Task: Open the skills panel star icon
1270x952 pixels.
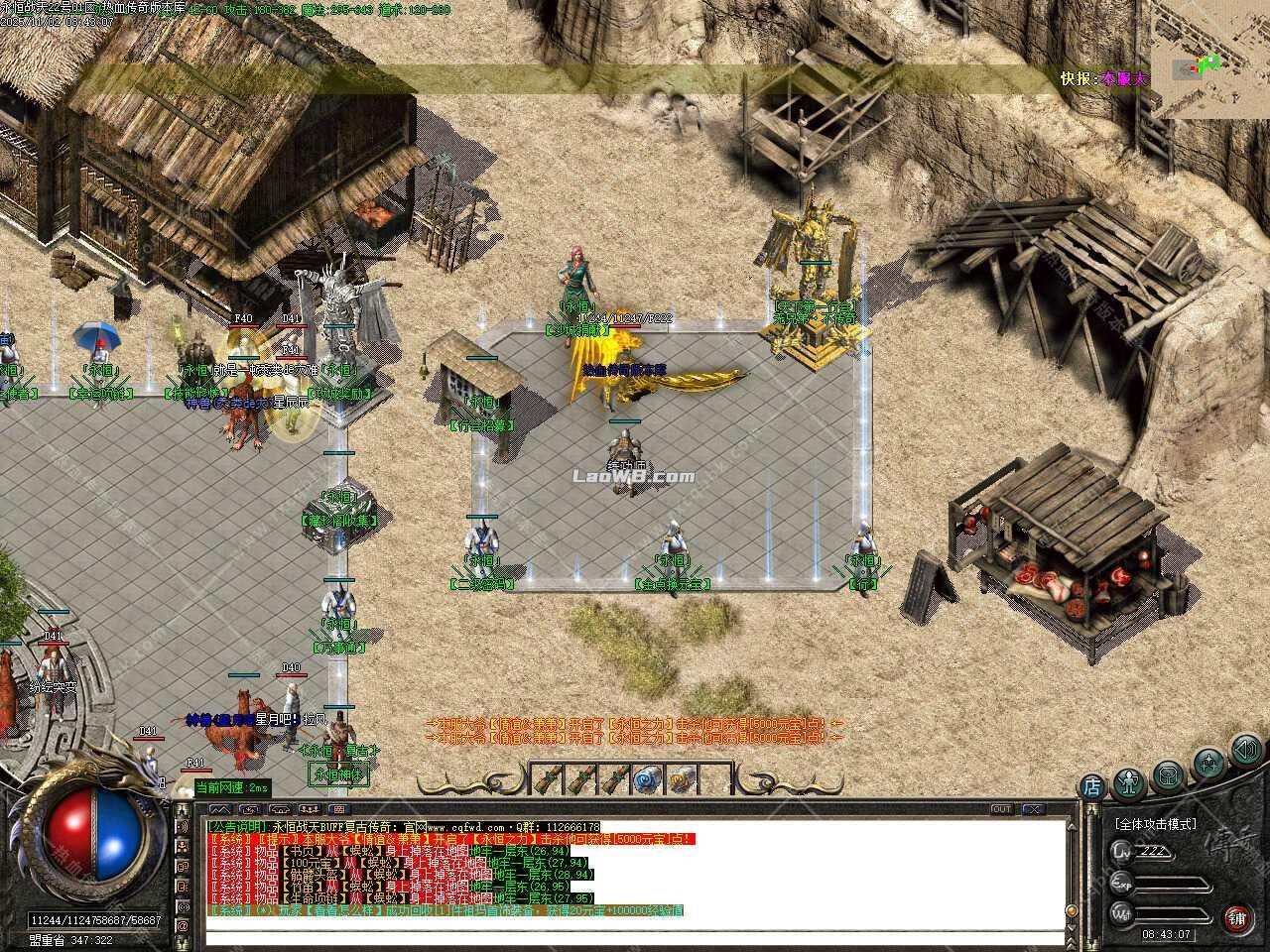Action: 1208,763
